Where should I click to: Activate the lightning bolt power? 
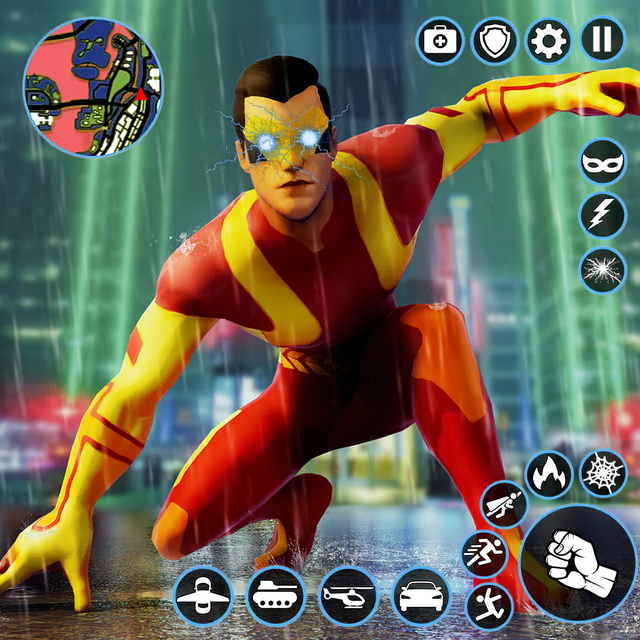point(603,215)
